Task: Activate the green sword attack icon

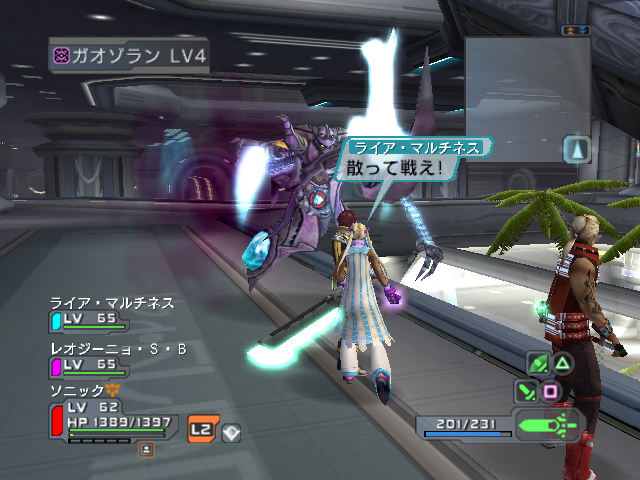Action: (x=525, y=390)
